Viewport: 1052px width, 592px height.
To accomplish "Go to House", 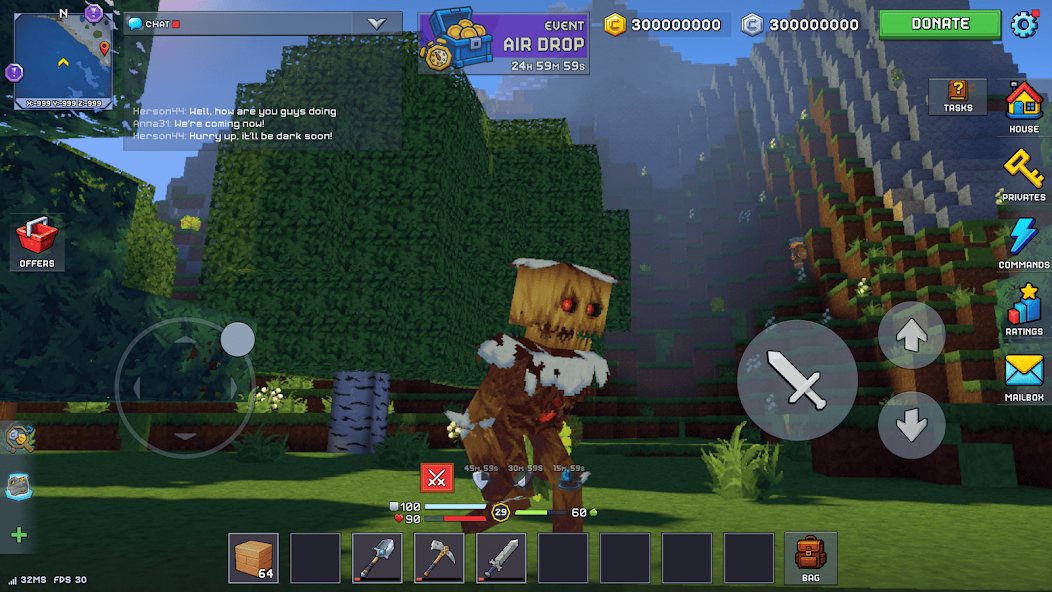I will point(1023,106).
